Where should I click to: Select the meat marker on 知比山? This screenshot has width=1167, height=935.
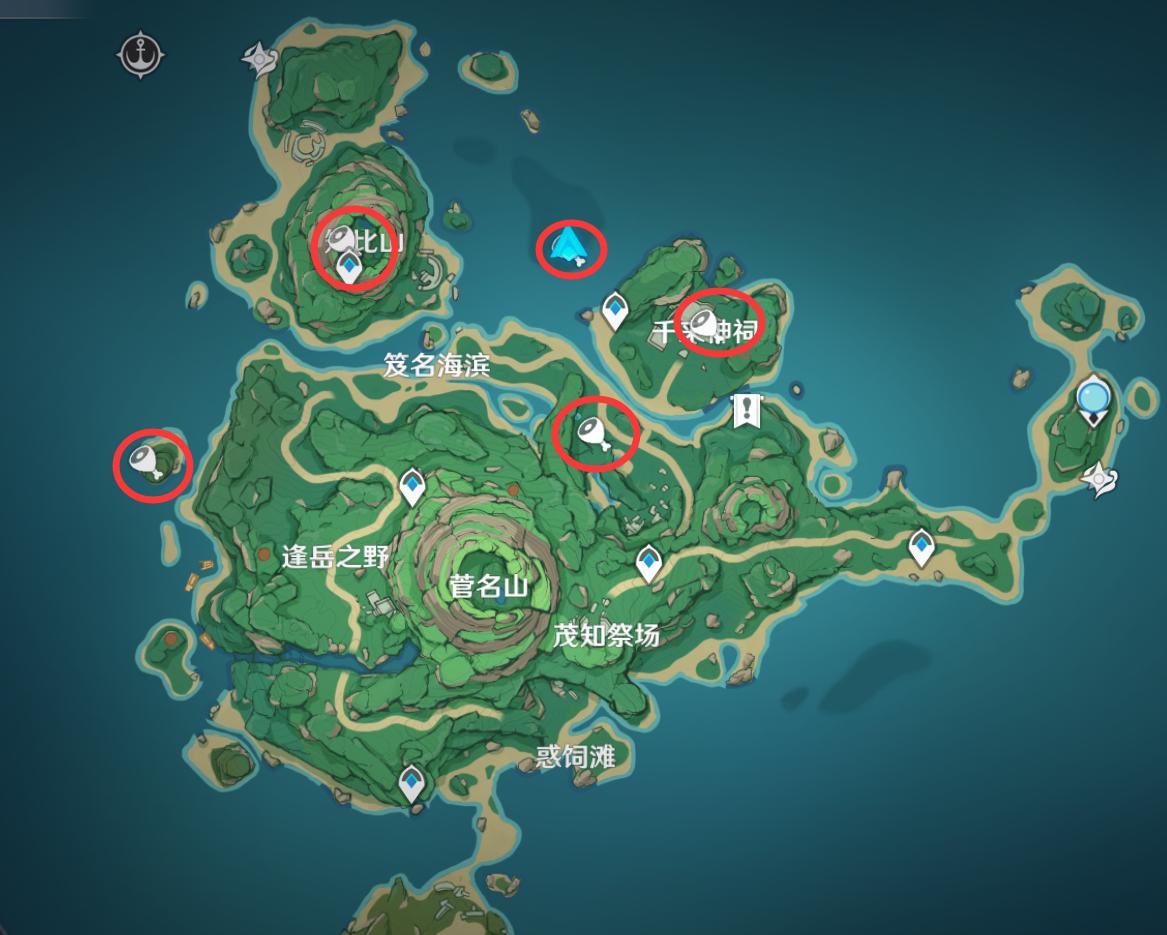(340, 238)
